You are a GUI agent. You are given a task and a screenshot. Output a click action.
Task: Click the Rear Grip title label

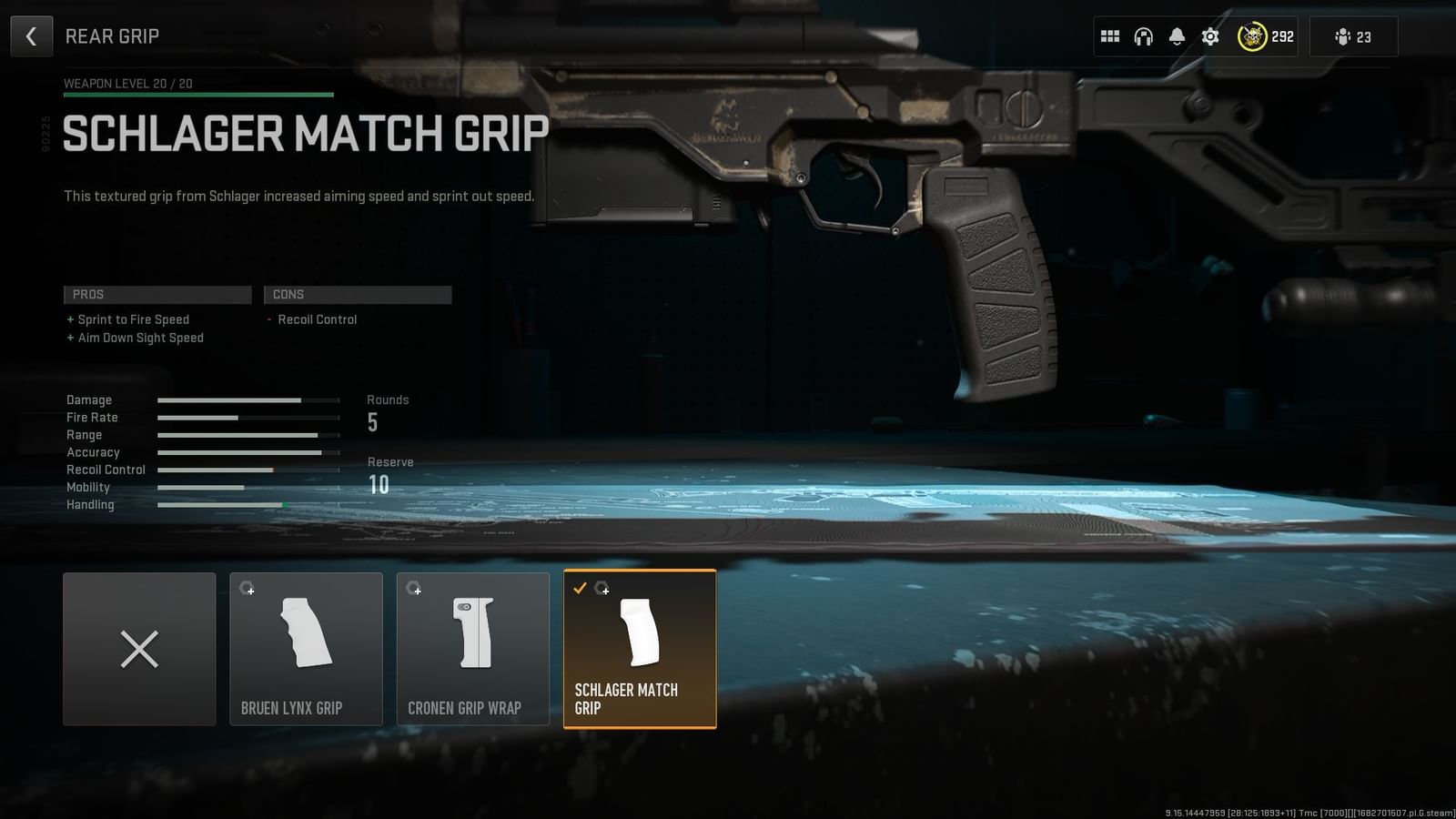(x=111, y=35)
